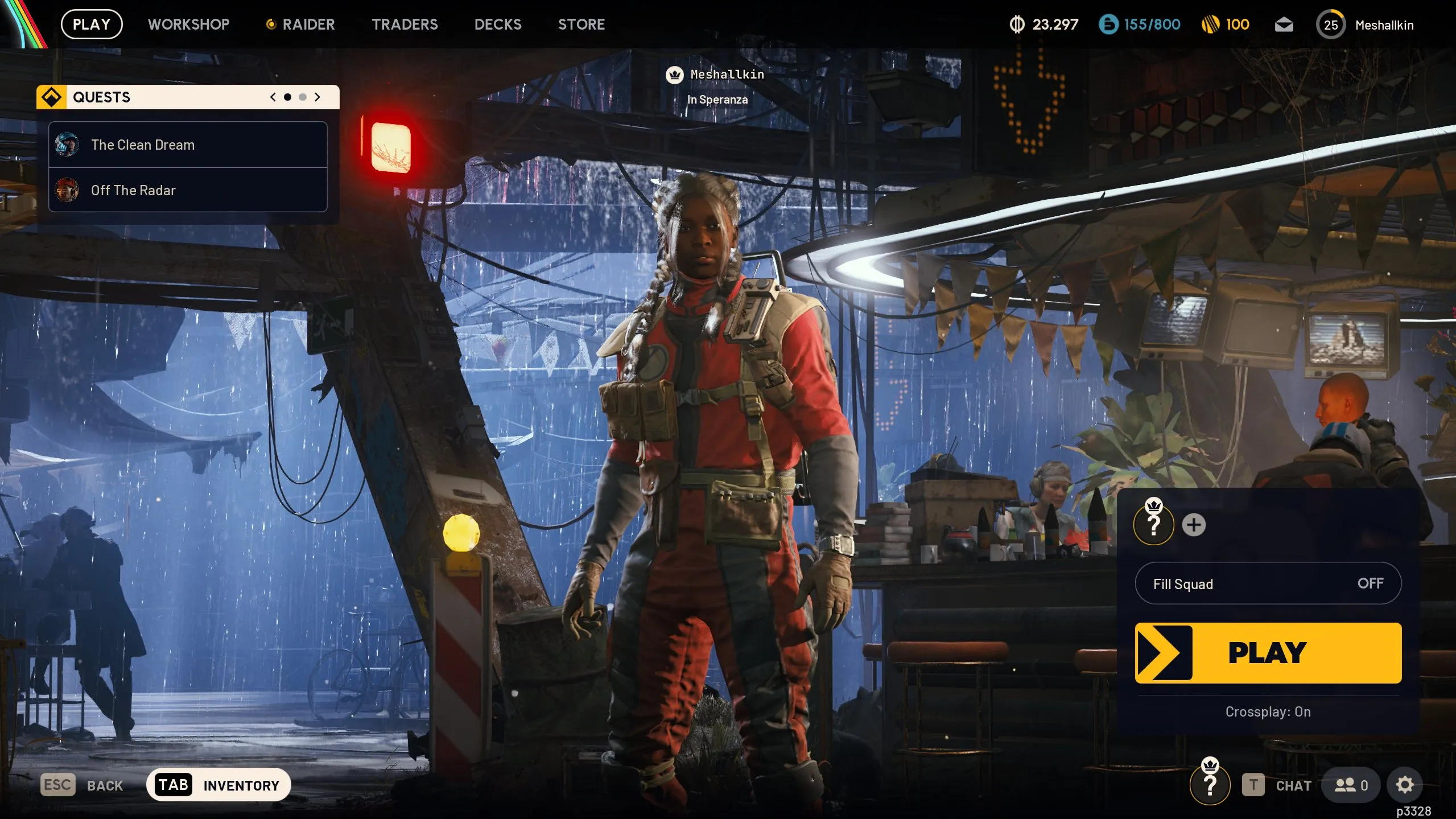This screenshot has width=1456, height=819.
Task: Add a squad member with the plus button
Action: (x=1195, y=524)
